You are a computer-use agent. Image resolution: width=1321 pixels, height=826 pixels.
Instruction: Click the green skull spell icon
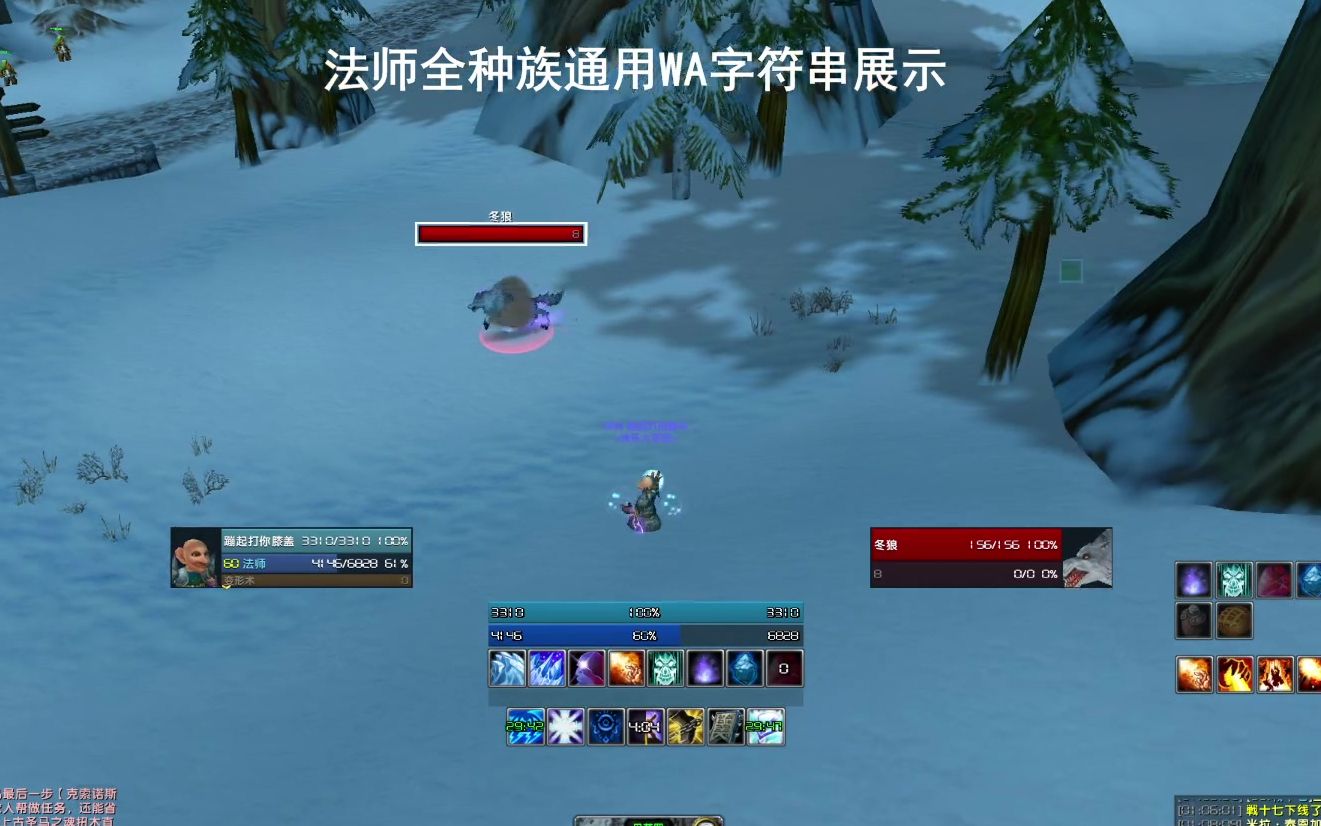(x=667, y=668)
